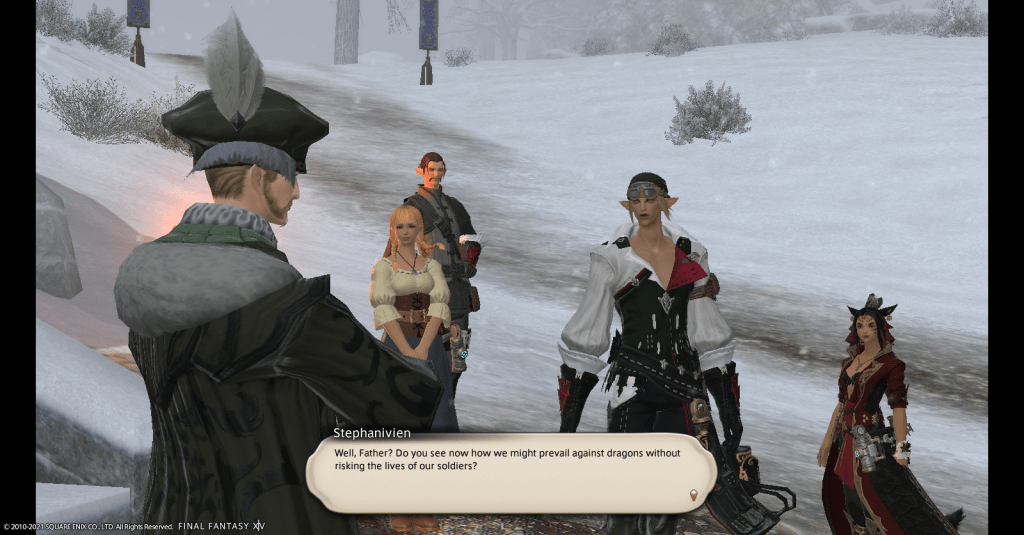Click the dialogue continue marker icon
This screenshot has width=1024, height=535.
click(693, 495)
